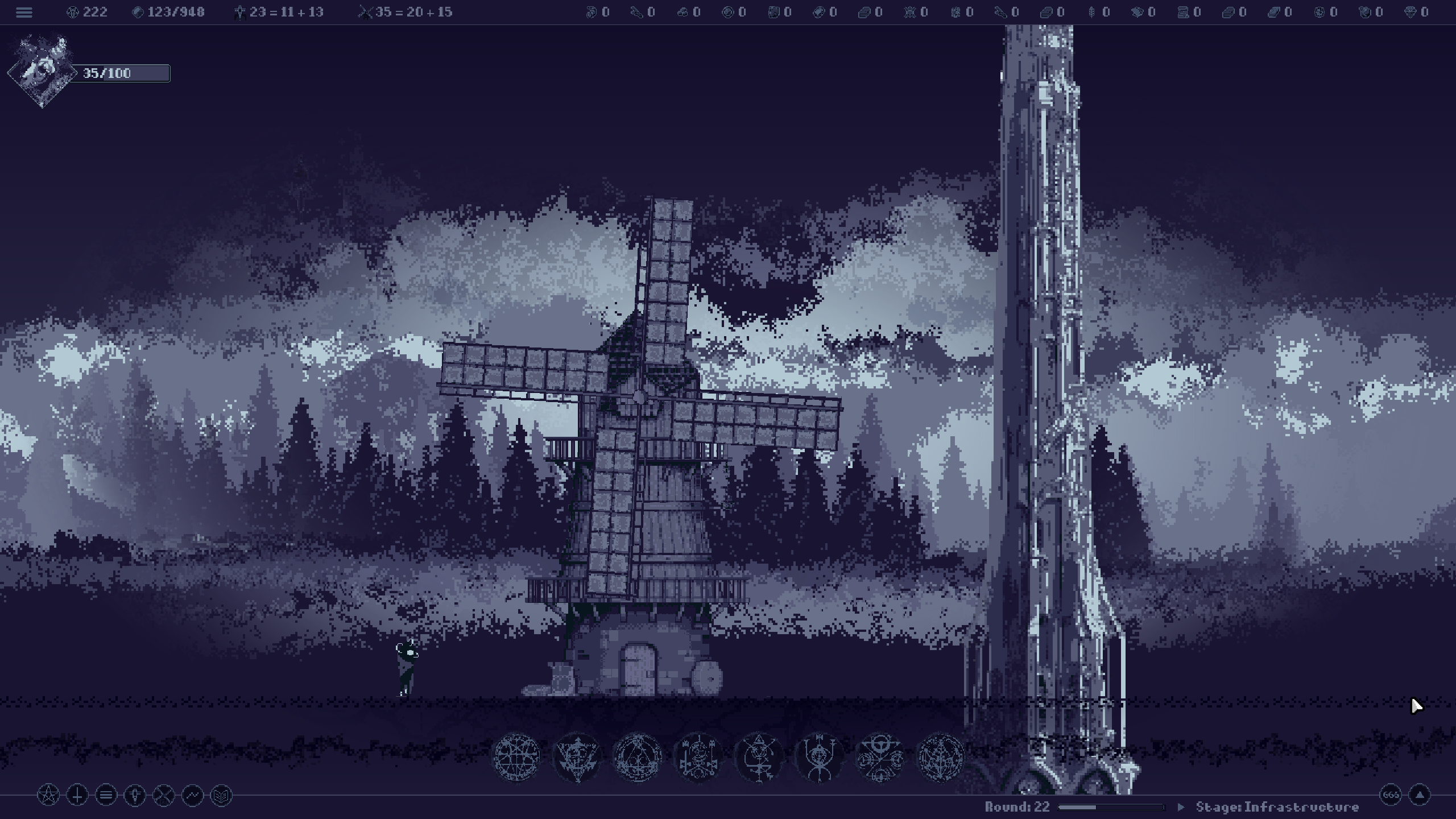
Task: Show the line graph statistics button
Action: [x=192, y=795]
